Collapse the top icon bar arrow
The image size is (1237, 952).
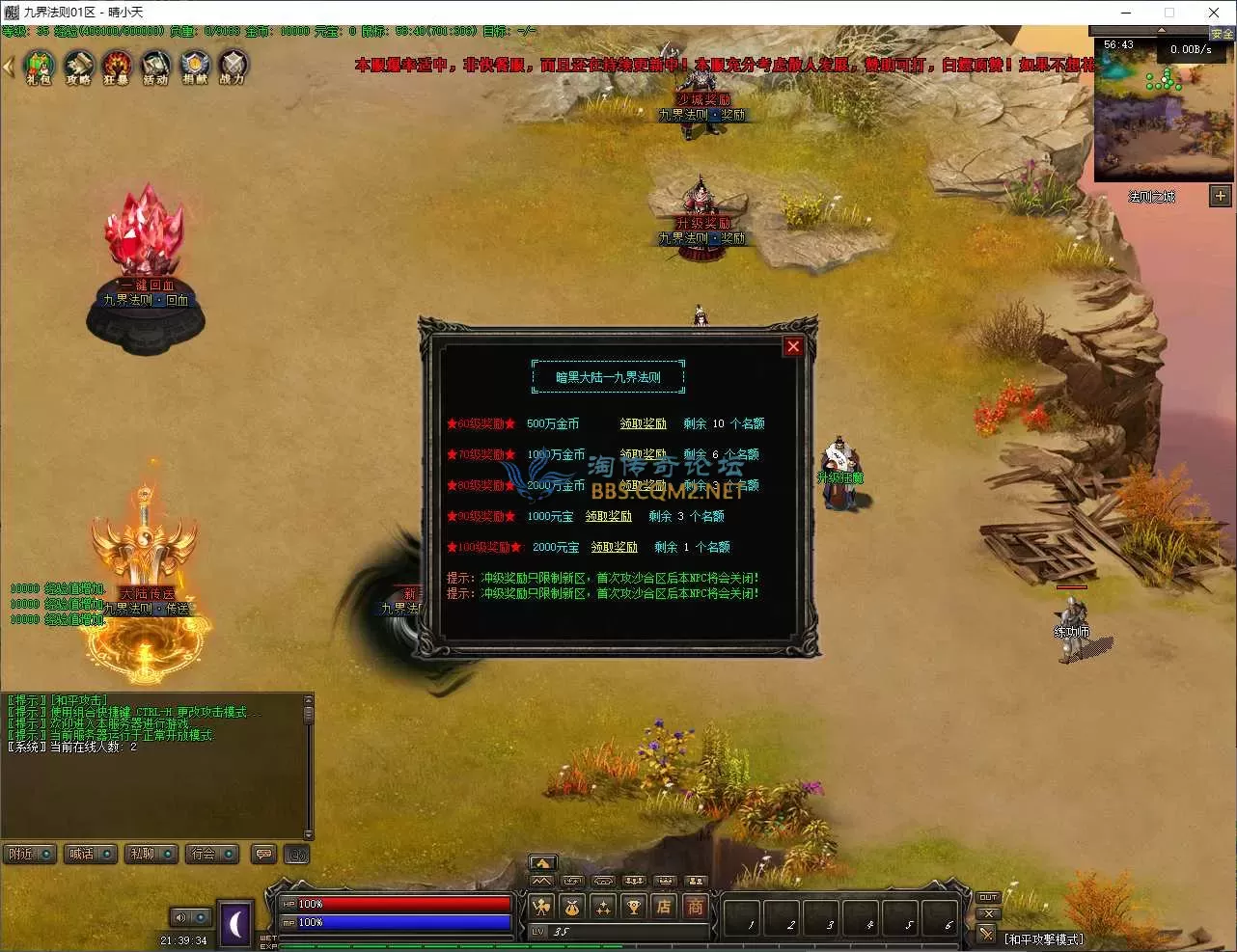tap(9, 68)
